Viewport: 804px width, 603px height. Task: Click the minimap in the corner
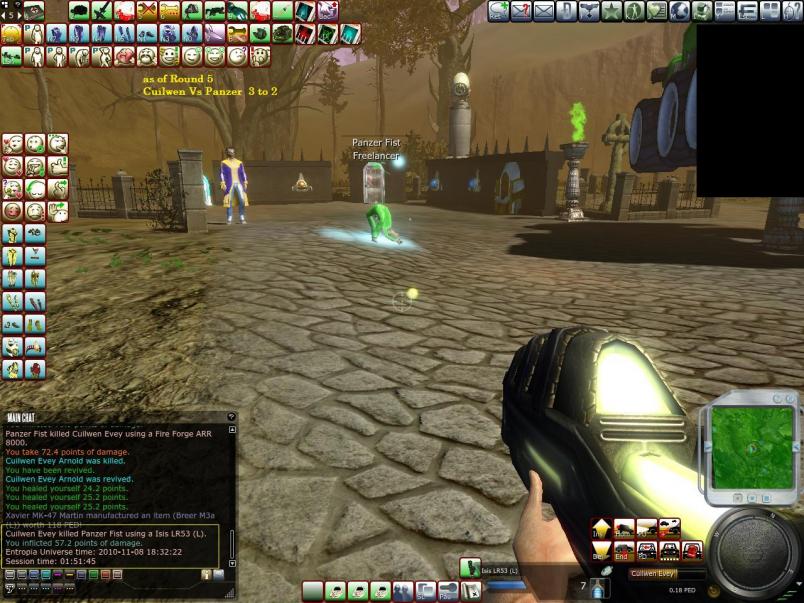(751, 442)
